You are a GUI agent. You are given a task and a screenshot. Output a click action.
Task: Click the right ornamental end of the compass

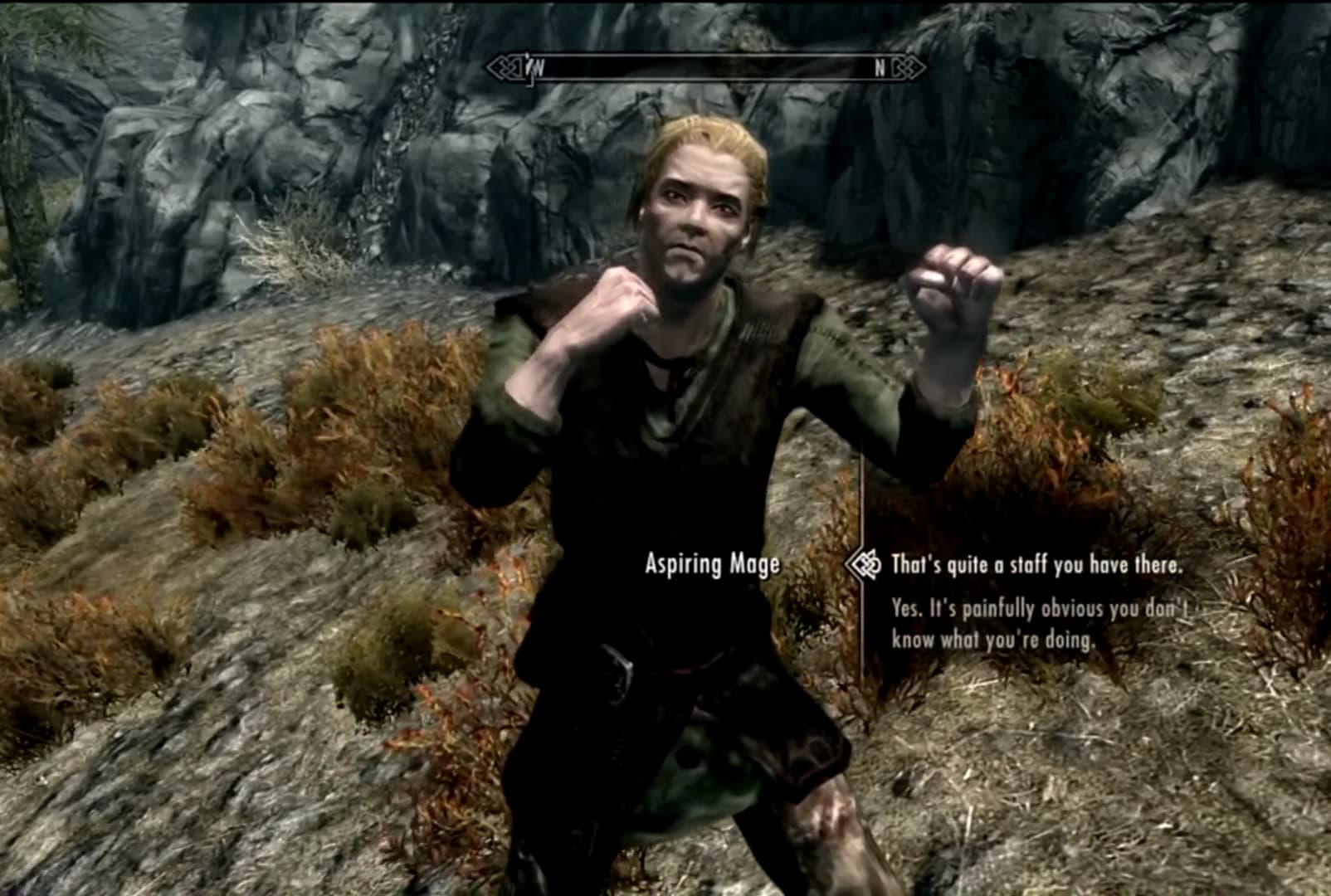[x=908, y=67]
